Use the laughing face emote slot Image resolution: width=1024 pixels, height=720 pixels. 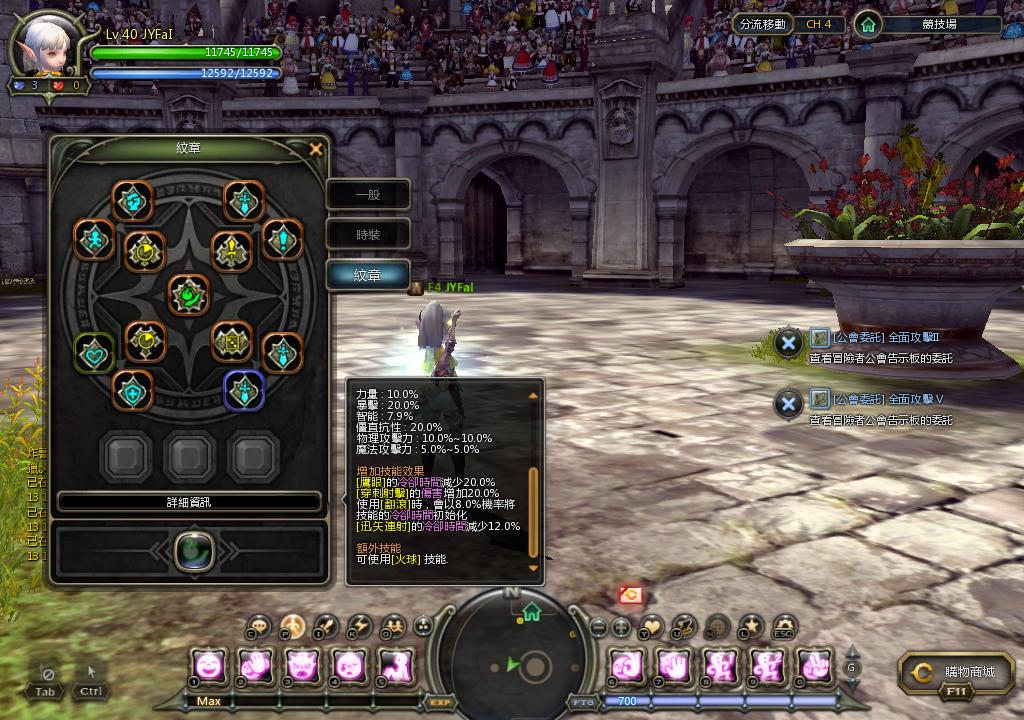click(209, 665)
